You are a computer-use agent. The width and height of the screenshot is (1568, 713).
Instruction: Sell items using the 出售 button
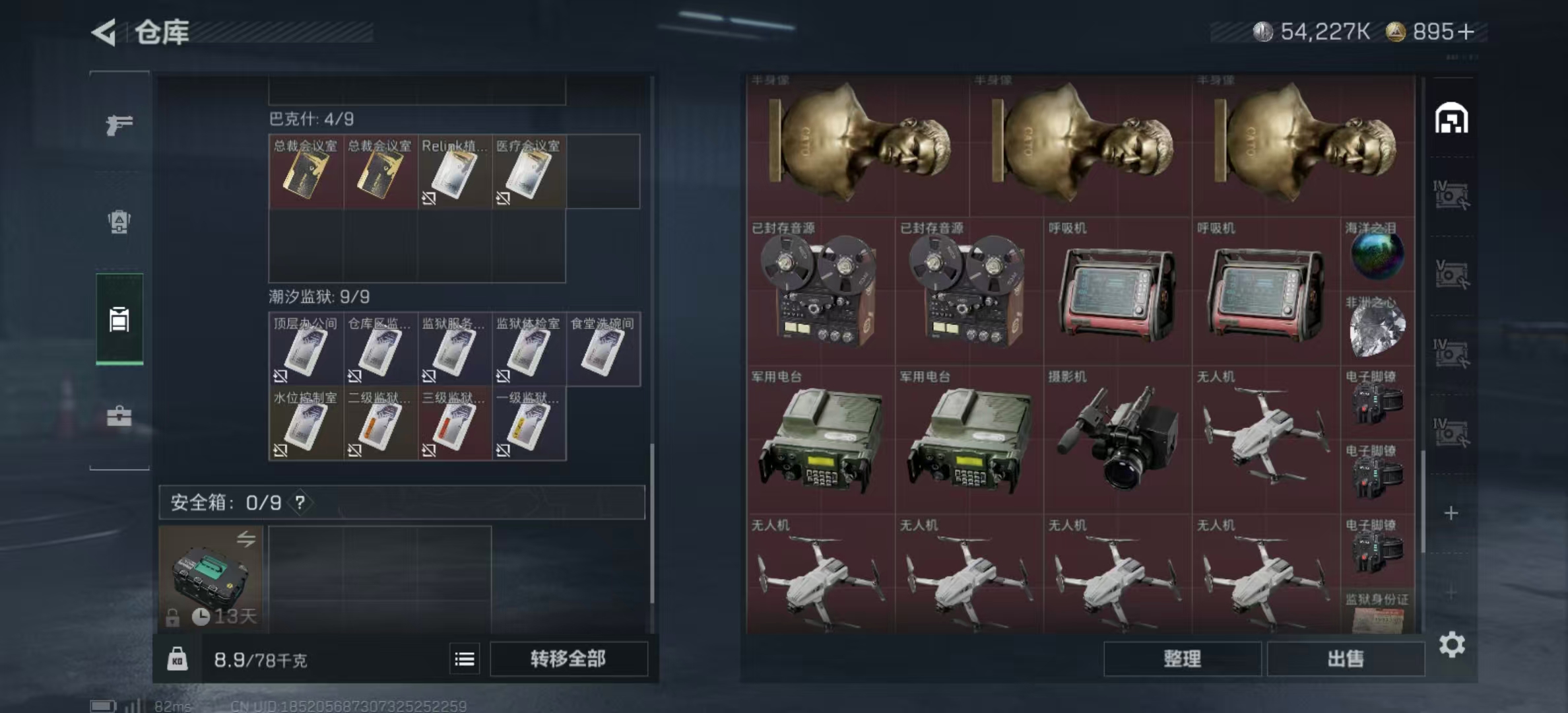[1345, 659]
